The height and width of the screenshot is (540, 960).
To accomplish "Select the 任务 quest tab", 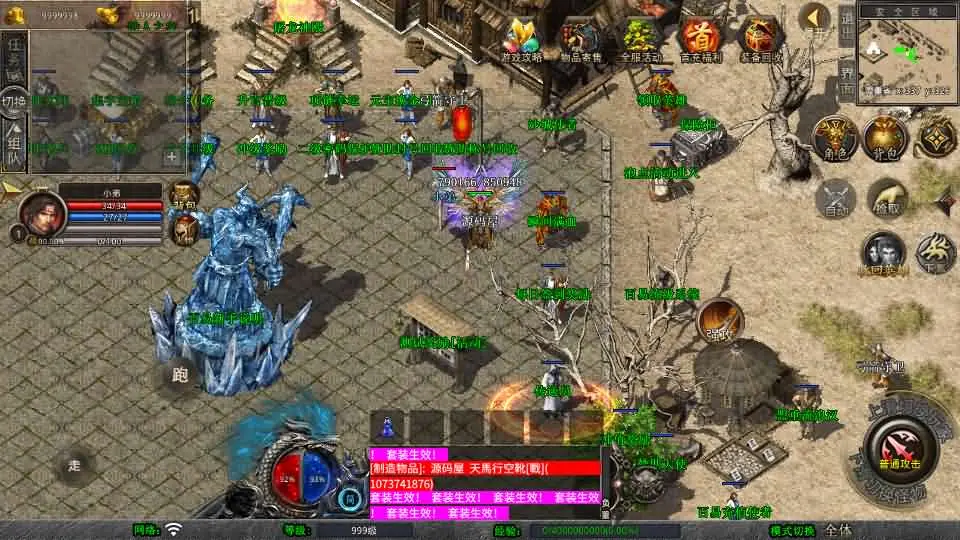I will tap(14, 57).
